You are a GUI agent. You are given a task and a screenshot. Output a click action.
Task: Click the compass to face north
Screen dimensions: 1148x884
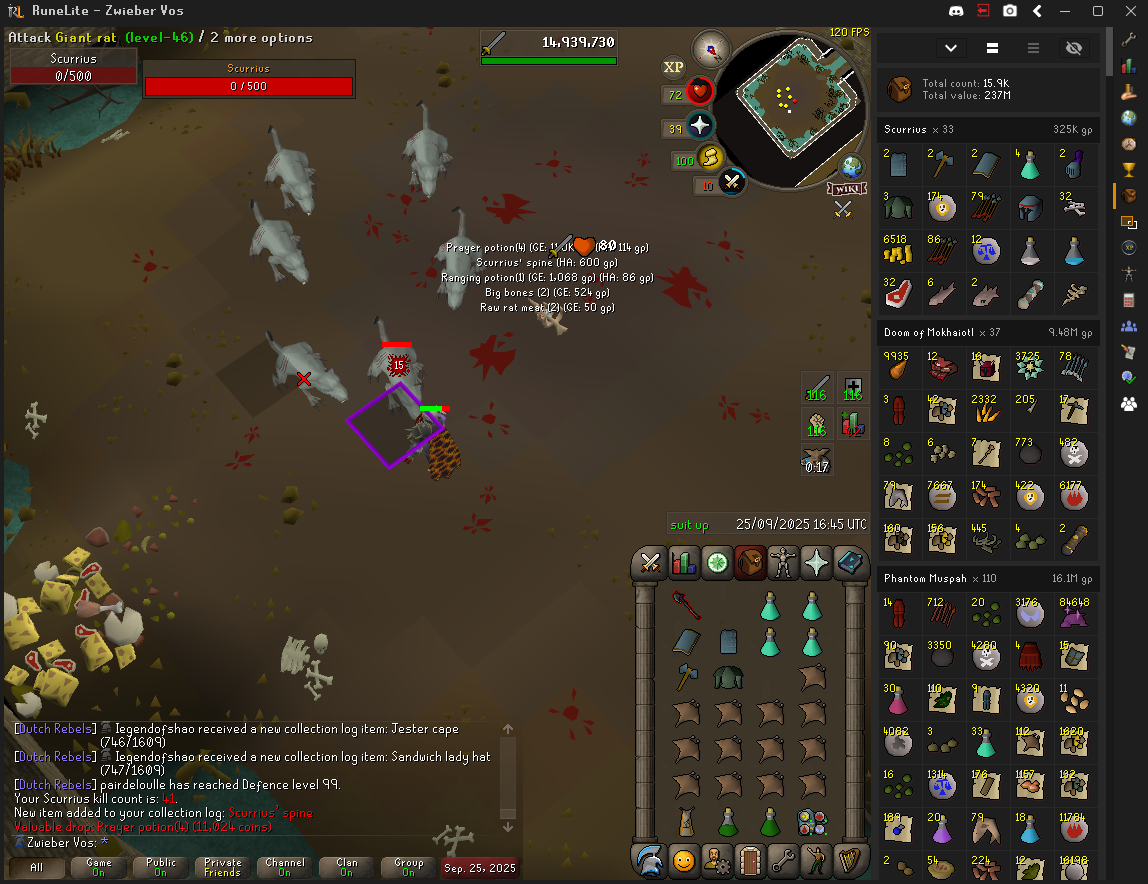point(711,48)
